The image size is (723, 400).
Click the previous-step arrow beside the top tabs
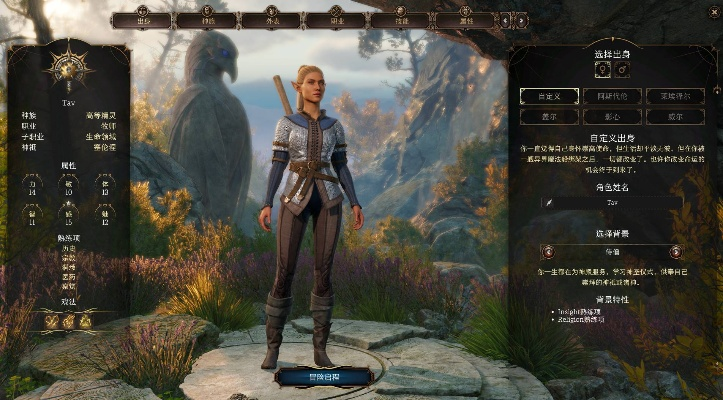tap(506, 19)
